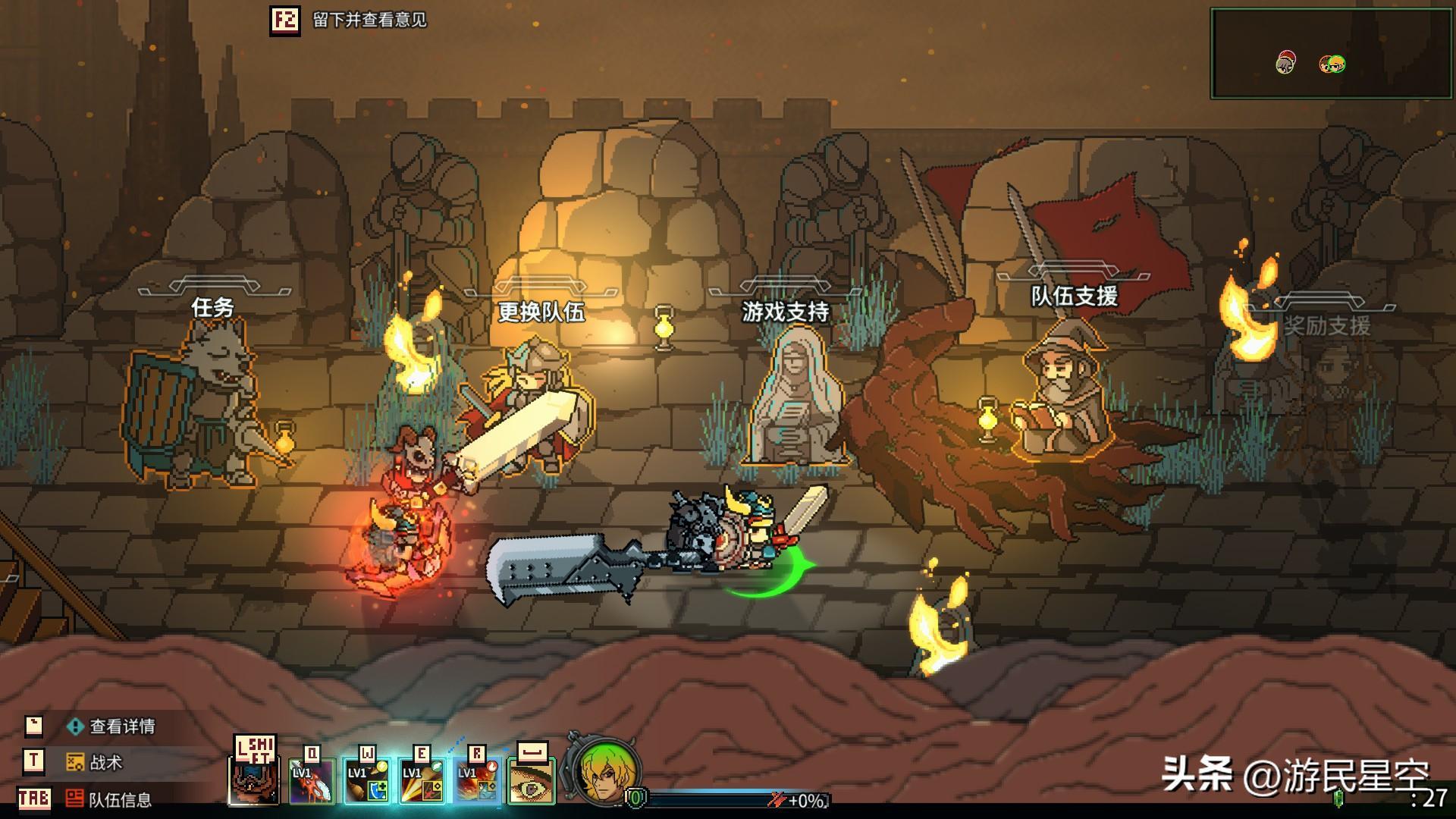This screenshot has height=819, width=1456.
Task: Select the 任务 quest NPC label
Action: 212,307
